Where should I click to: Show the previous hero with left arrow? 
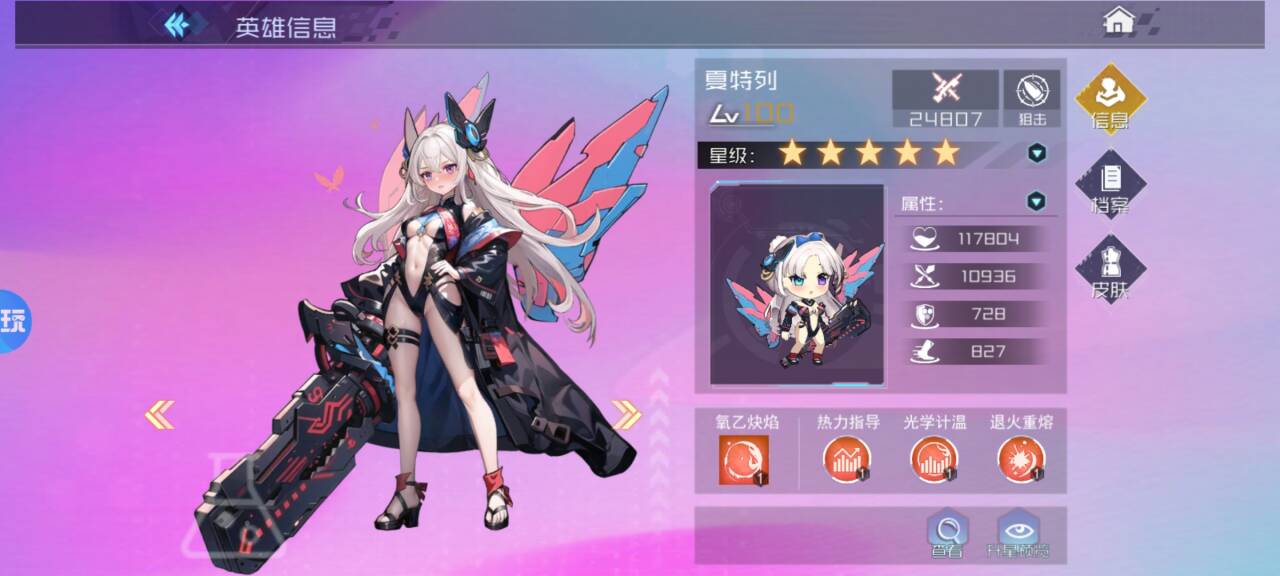(x=159, y=414)
